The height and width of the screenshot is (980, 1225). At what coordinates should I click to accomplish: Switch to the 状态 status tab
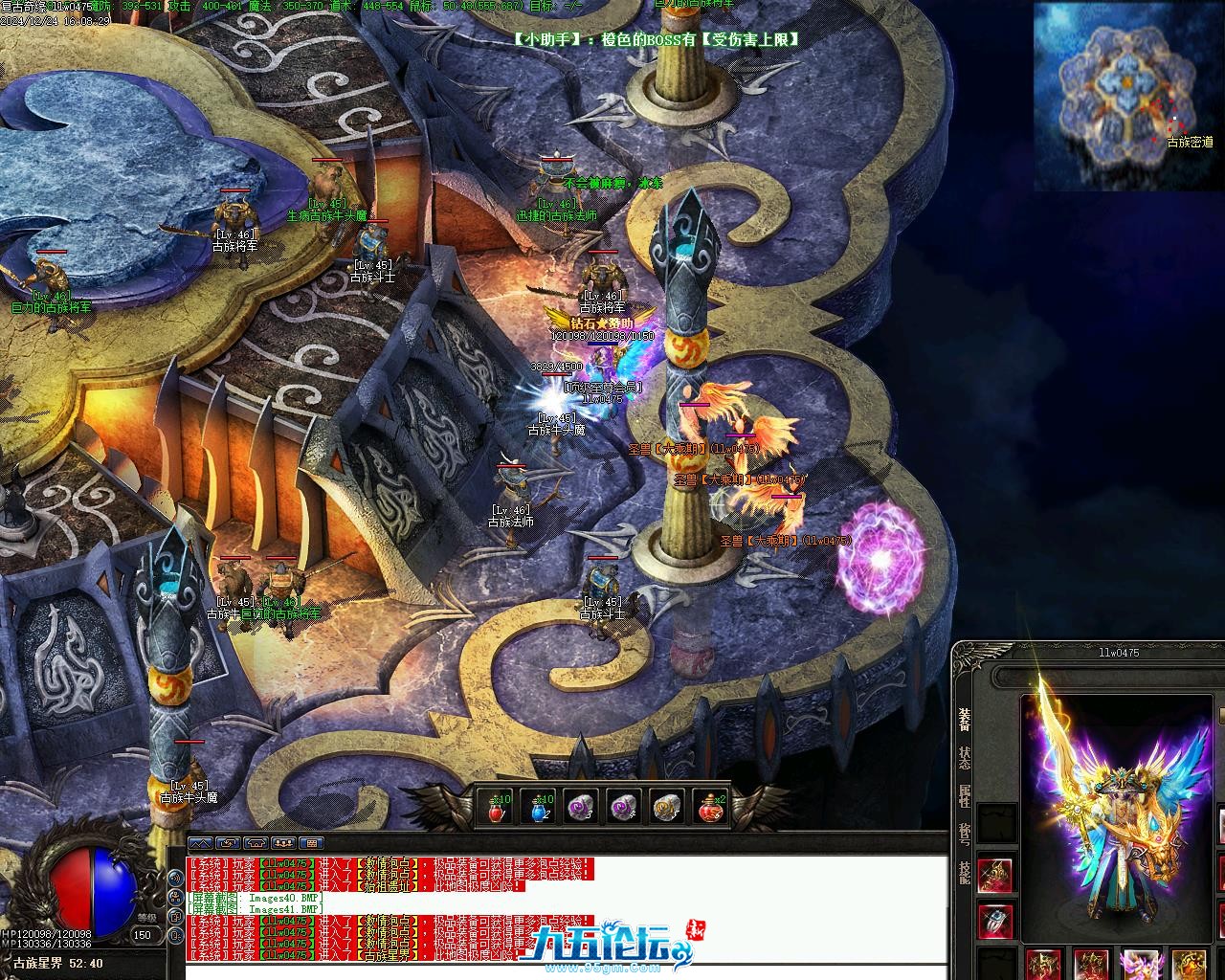[x=964, y=757]
